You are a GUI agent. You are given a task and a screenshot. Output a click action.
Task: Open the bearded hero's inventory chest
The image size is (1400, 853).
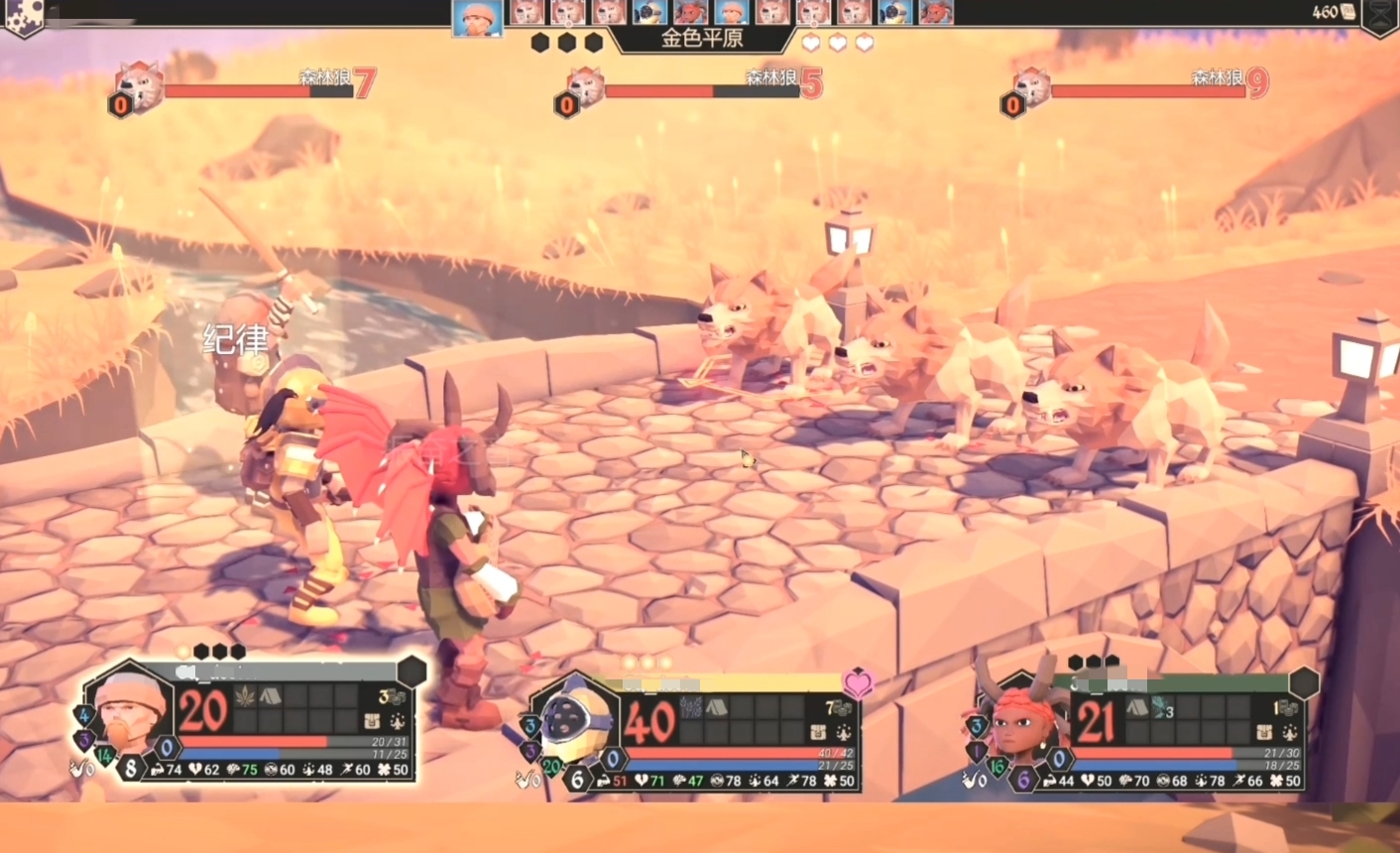(372, 721)
